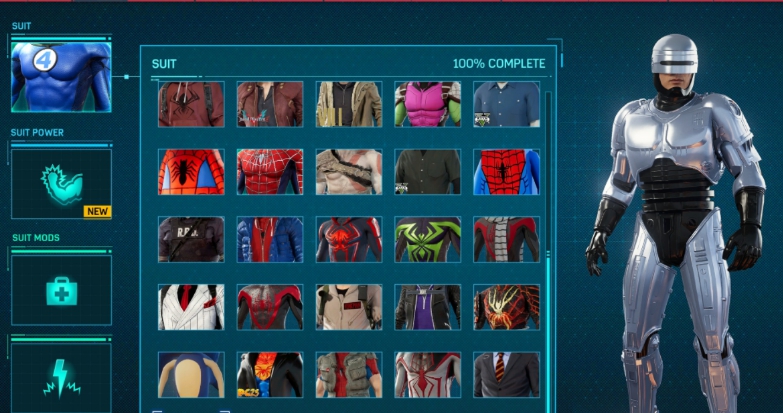783x413 pixels.
Task: Pick the dark R.P.D. police vest suit
Action: coord(191,240)
